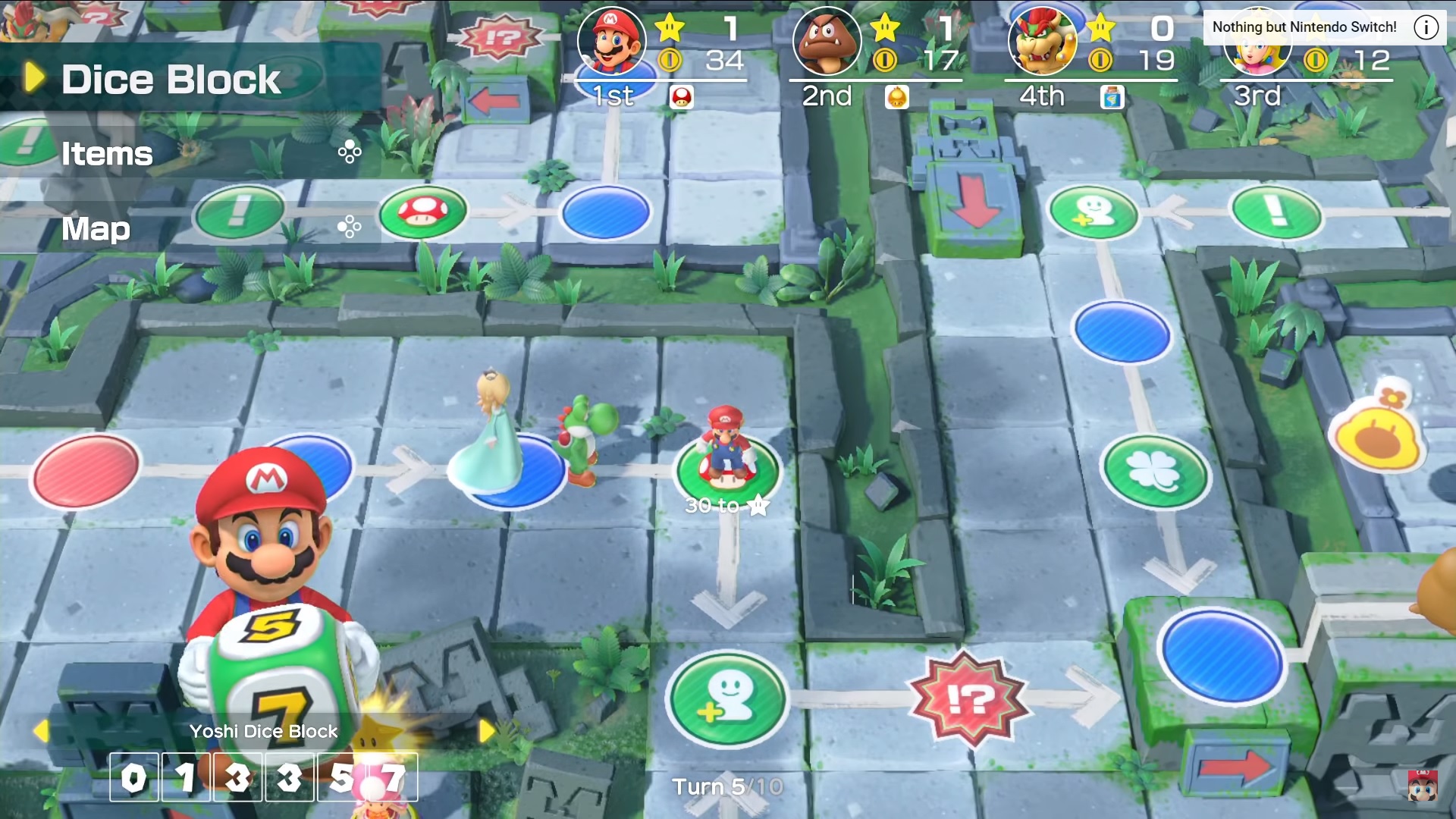This screenshot has width=1456, height=819.
Task: Open the Nothing but Nintendo Switch channel title
Action: pos(1304,27)
